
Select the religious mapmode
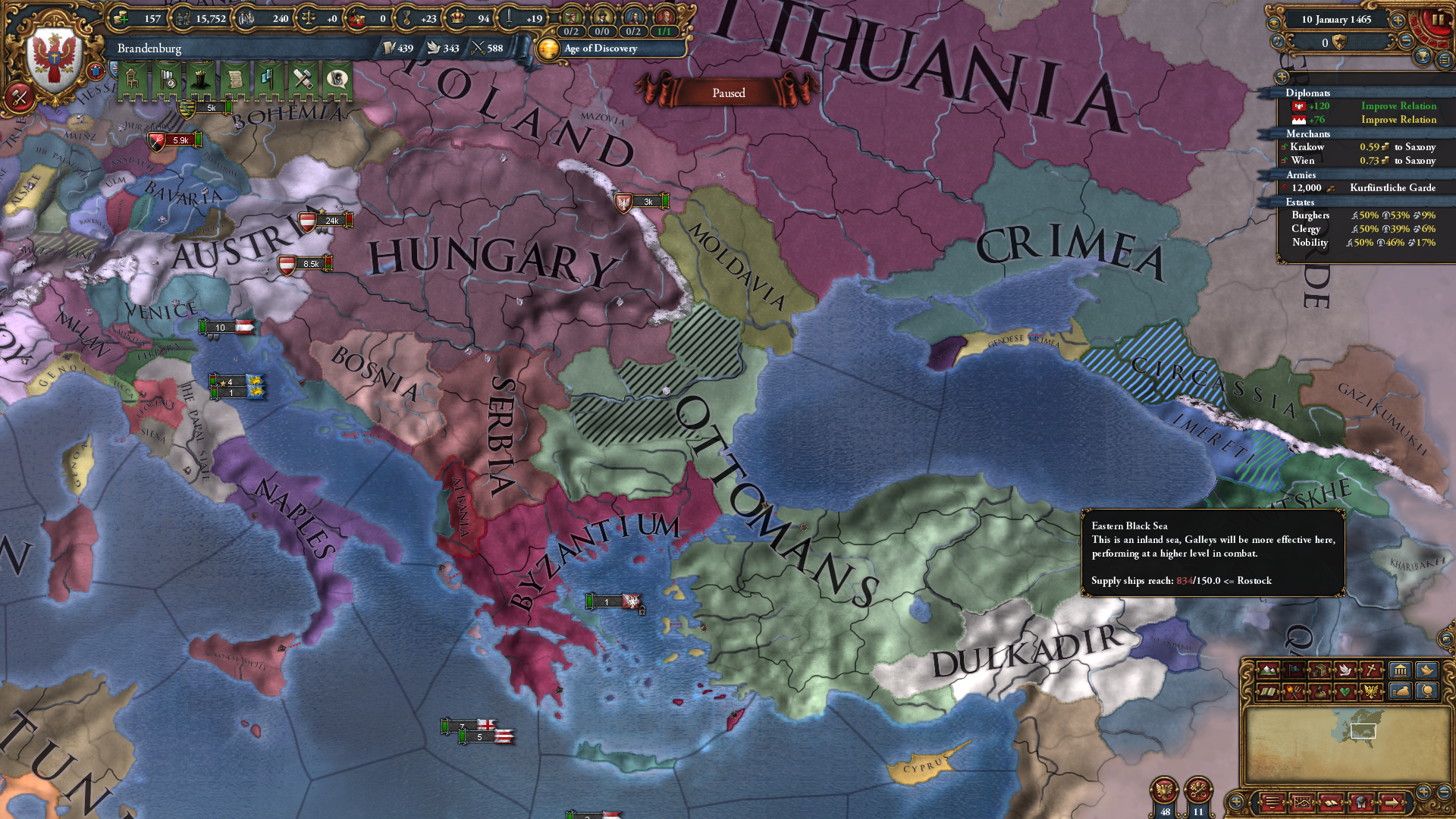[1370, 670]
